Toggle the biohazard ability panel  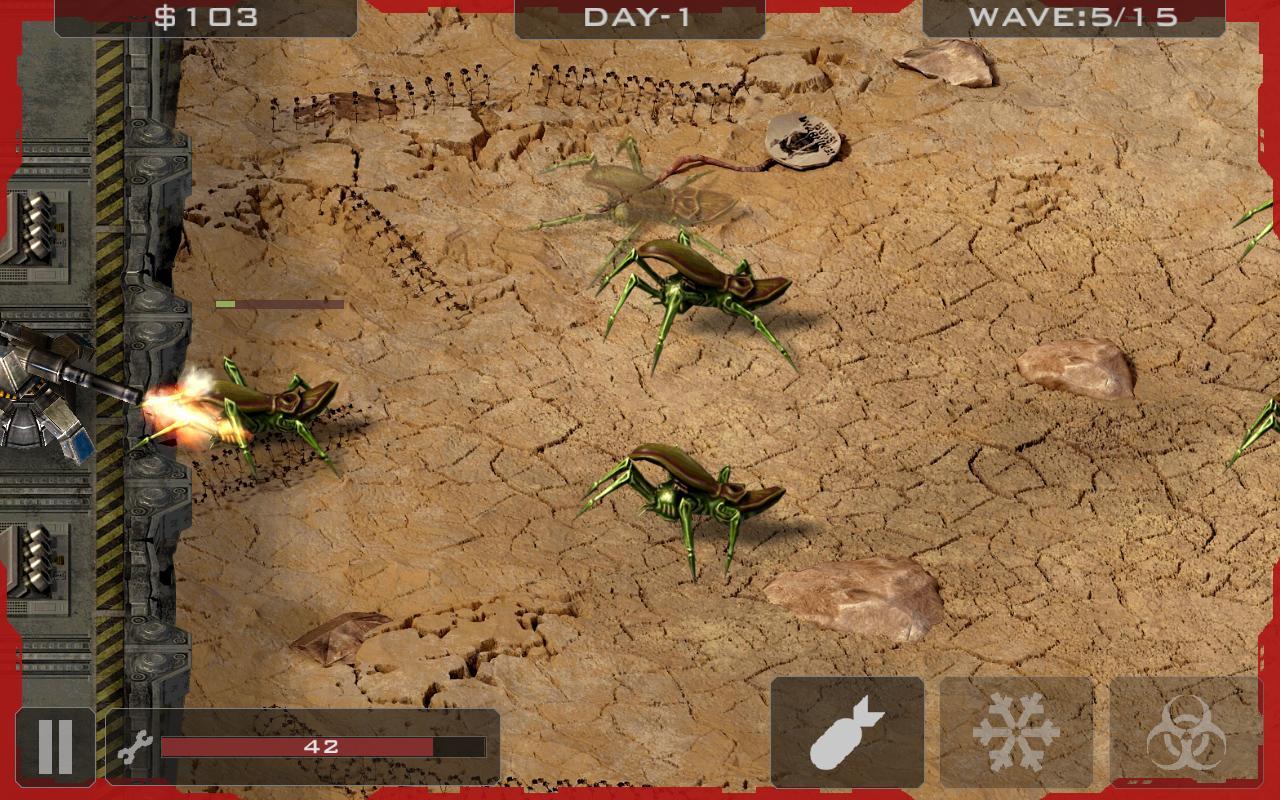(1185, 731)
